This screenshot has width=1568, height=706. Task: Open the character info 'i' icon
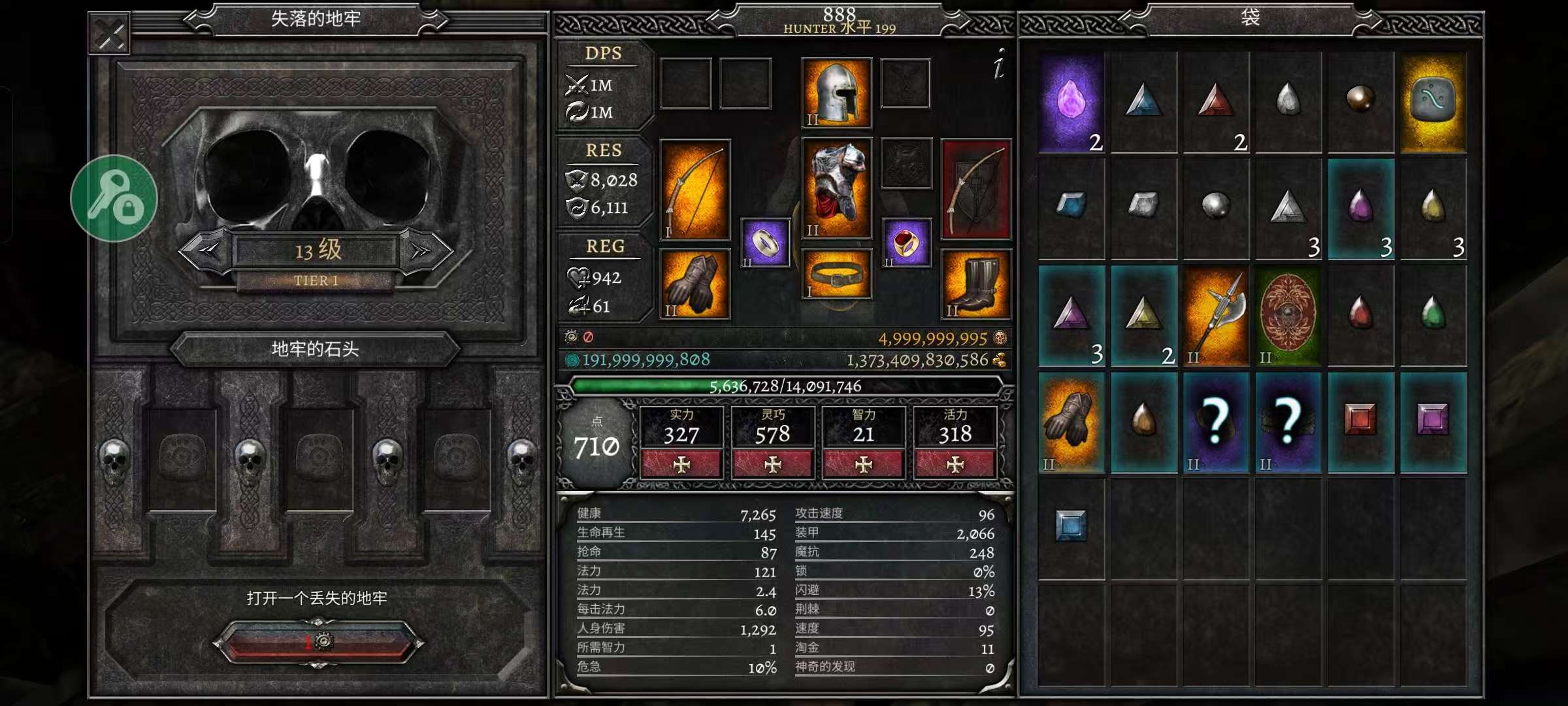998,65
